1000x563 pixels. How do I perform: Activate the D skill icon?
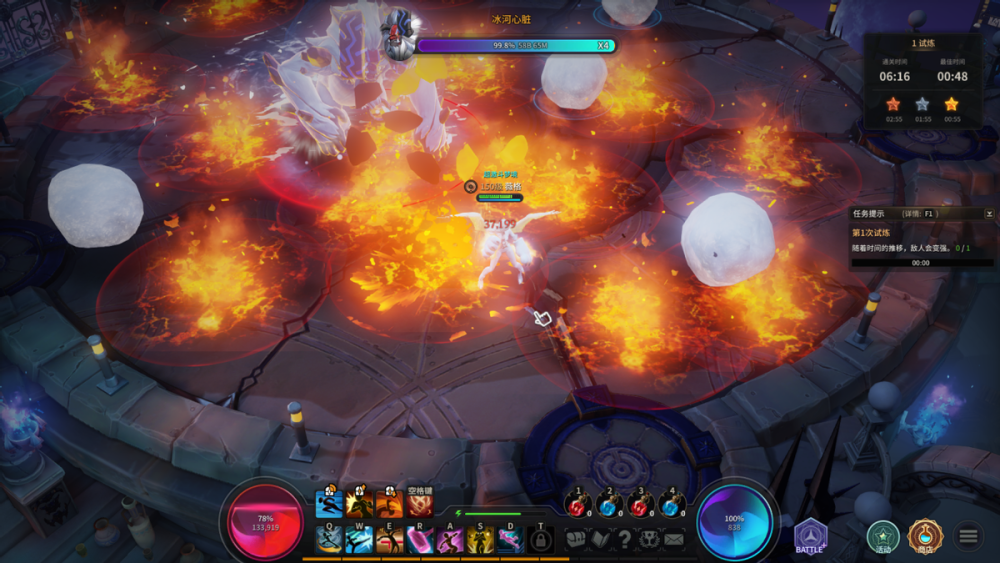[510, 540]
